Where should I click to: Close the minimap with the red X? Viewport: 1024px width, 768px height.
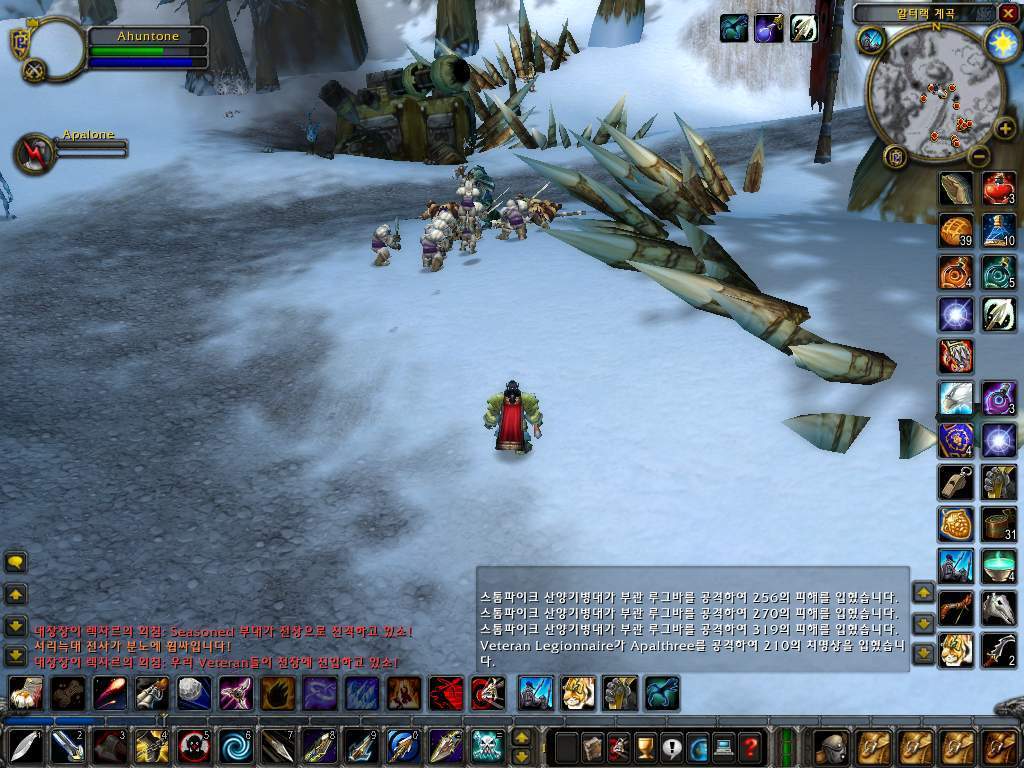1008,14
